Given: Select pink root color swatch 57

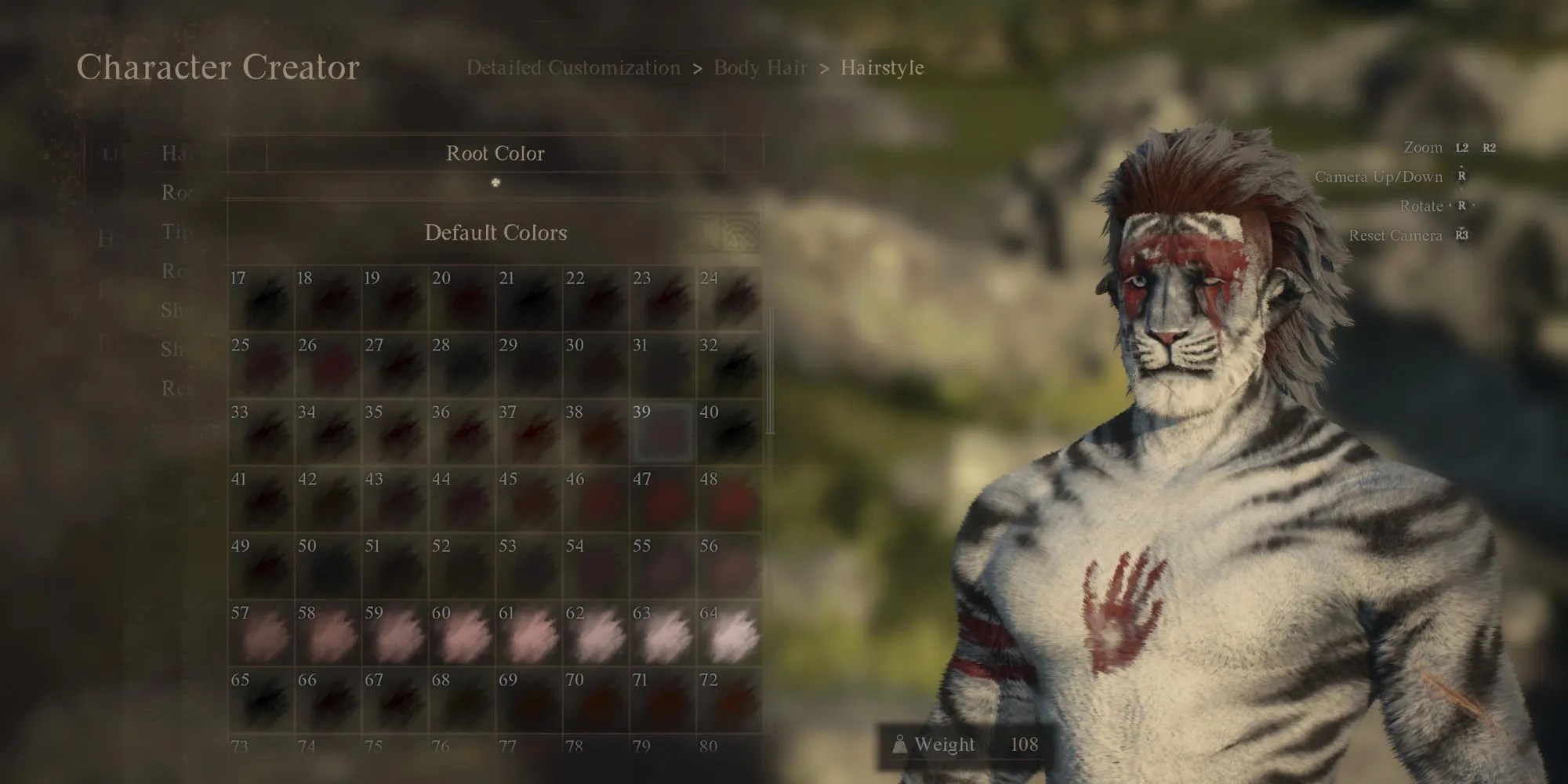Looking at the screenshot, I should pos(263,633).
